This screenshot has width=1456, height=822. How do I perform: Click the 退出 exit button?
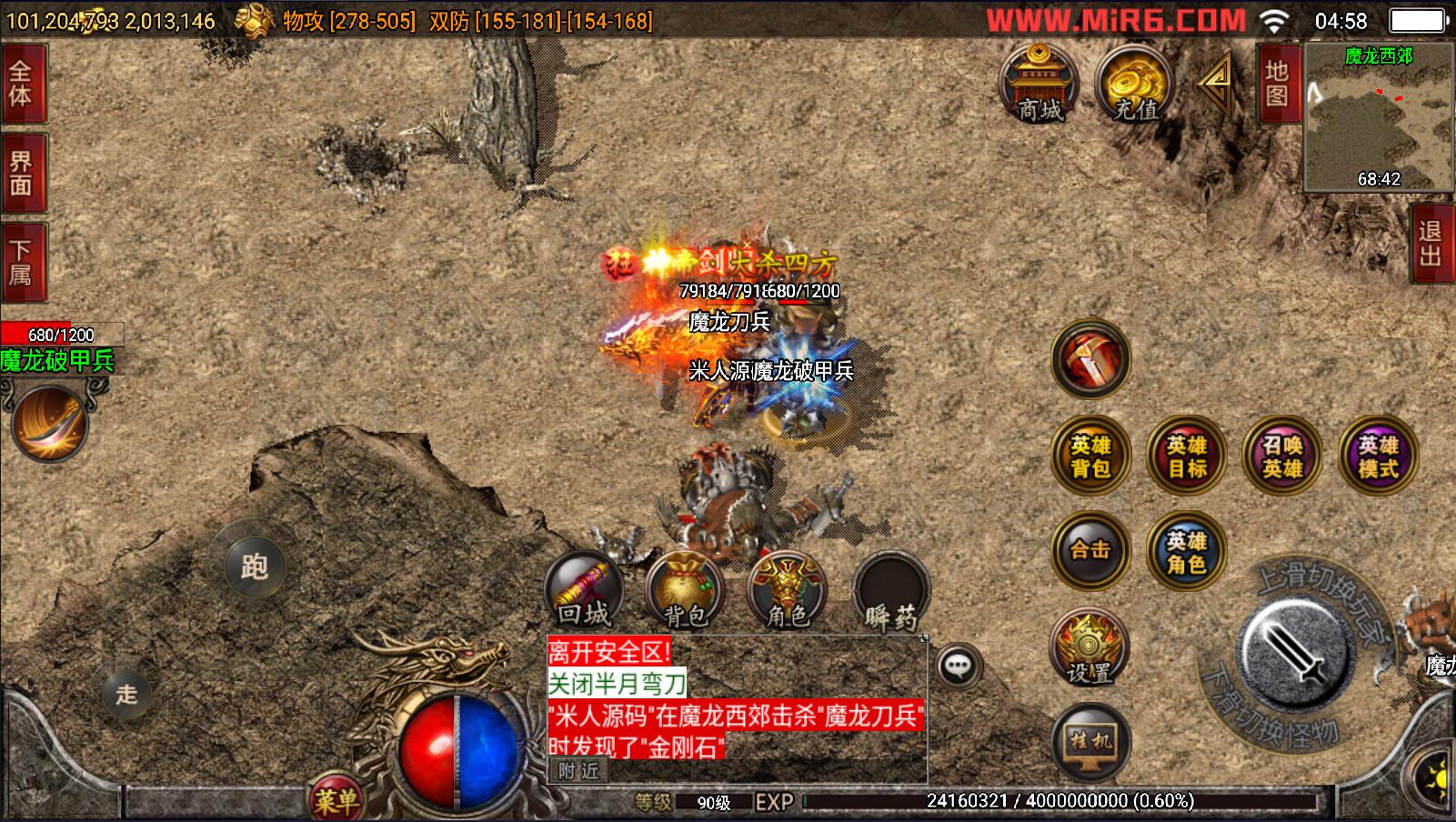(1431, 244)
